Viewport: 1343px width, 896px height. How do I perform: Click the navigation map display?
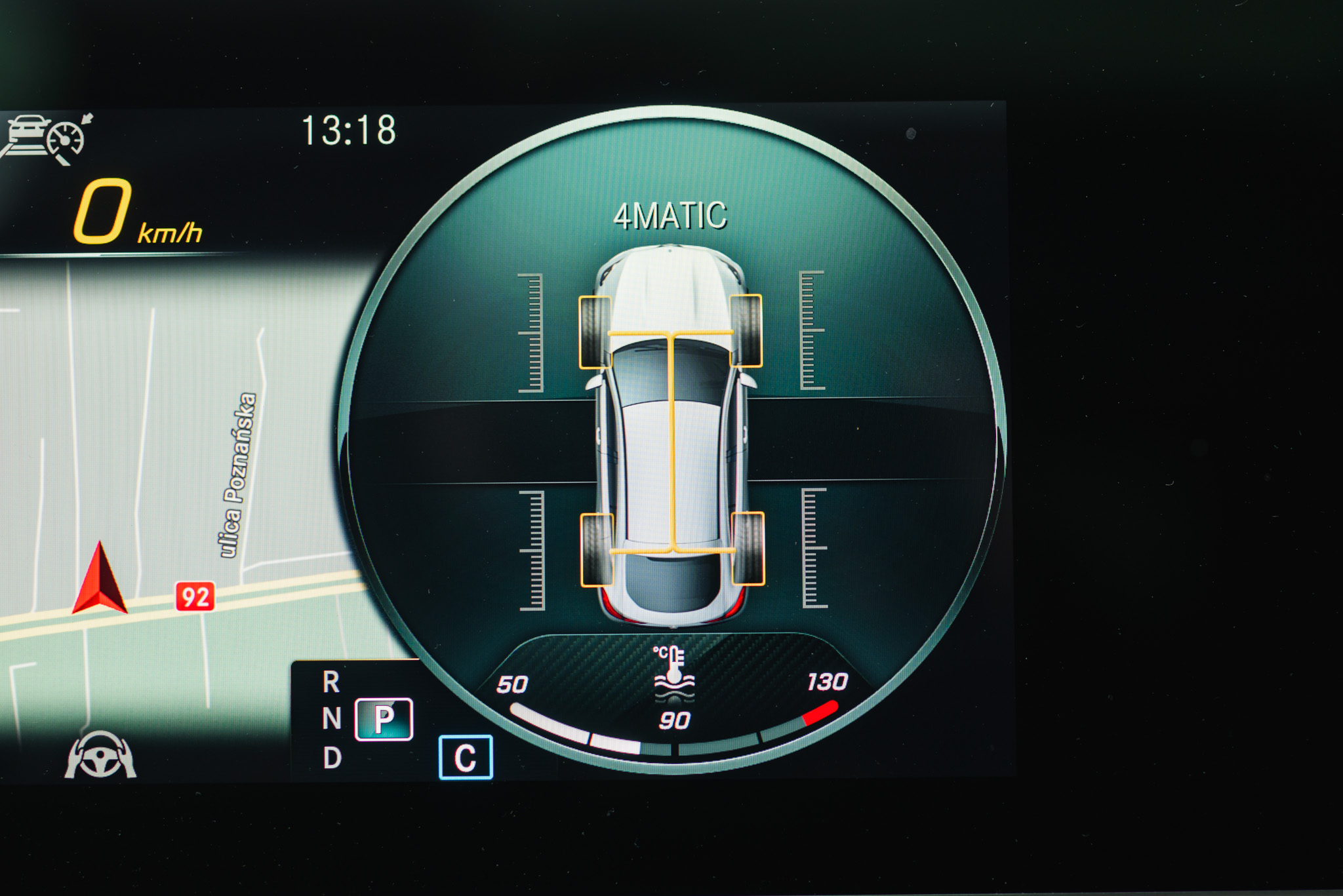(x=177, y=459)
